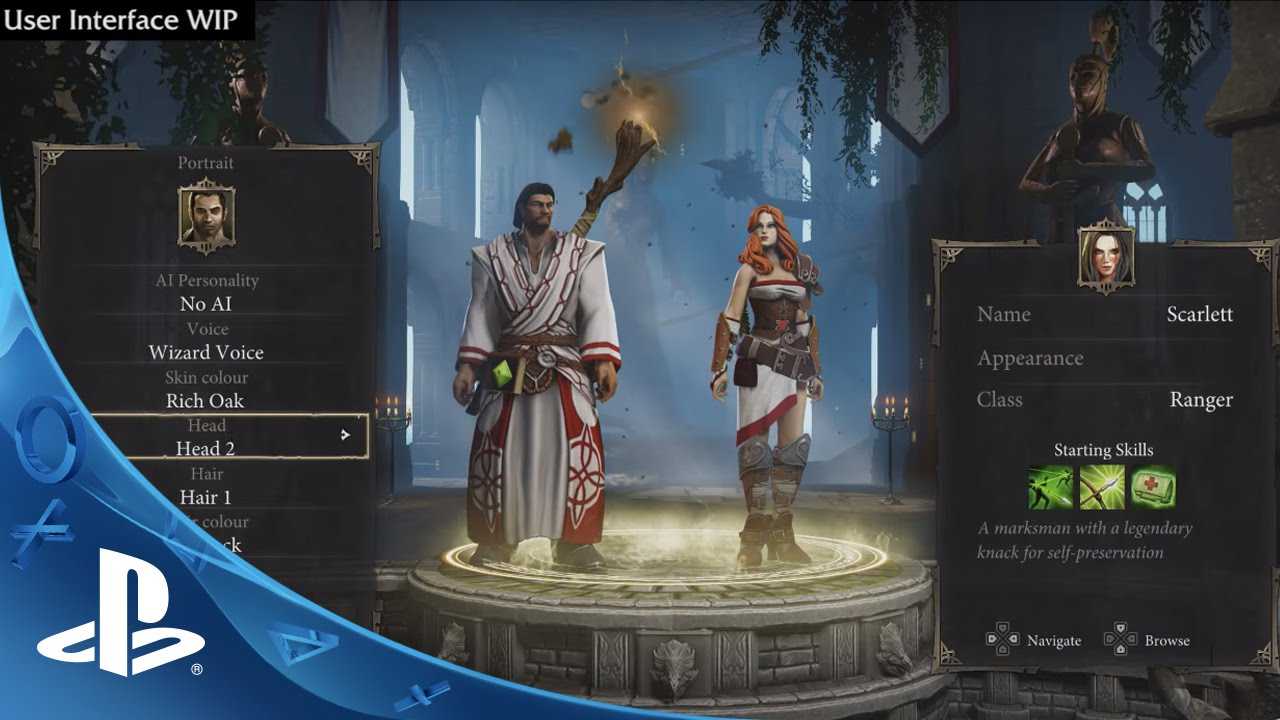Click the arrow next to Head 2

click(x=345, y=435)
